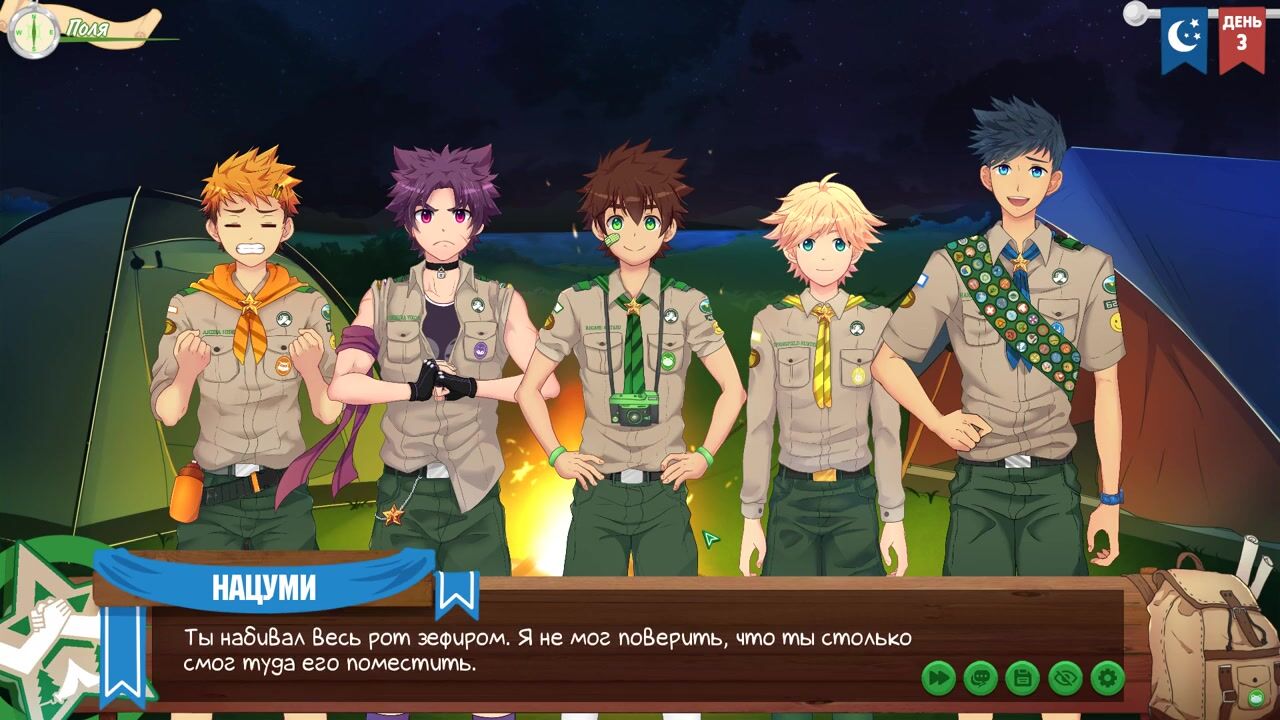The width and height of the screenshot is (1280, 720).
Task: Open the save menu via floppy disk icon
Action: click(x=1022, y=678)
